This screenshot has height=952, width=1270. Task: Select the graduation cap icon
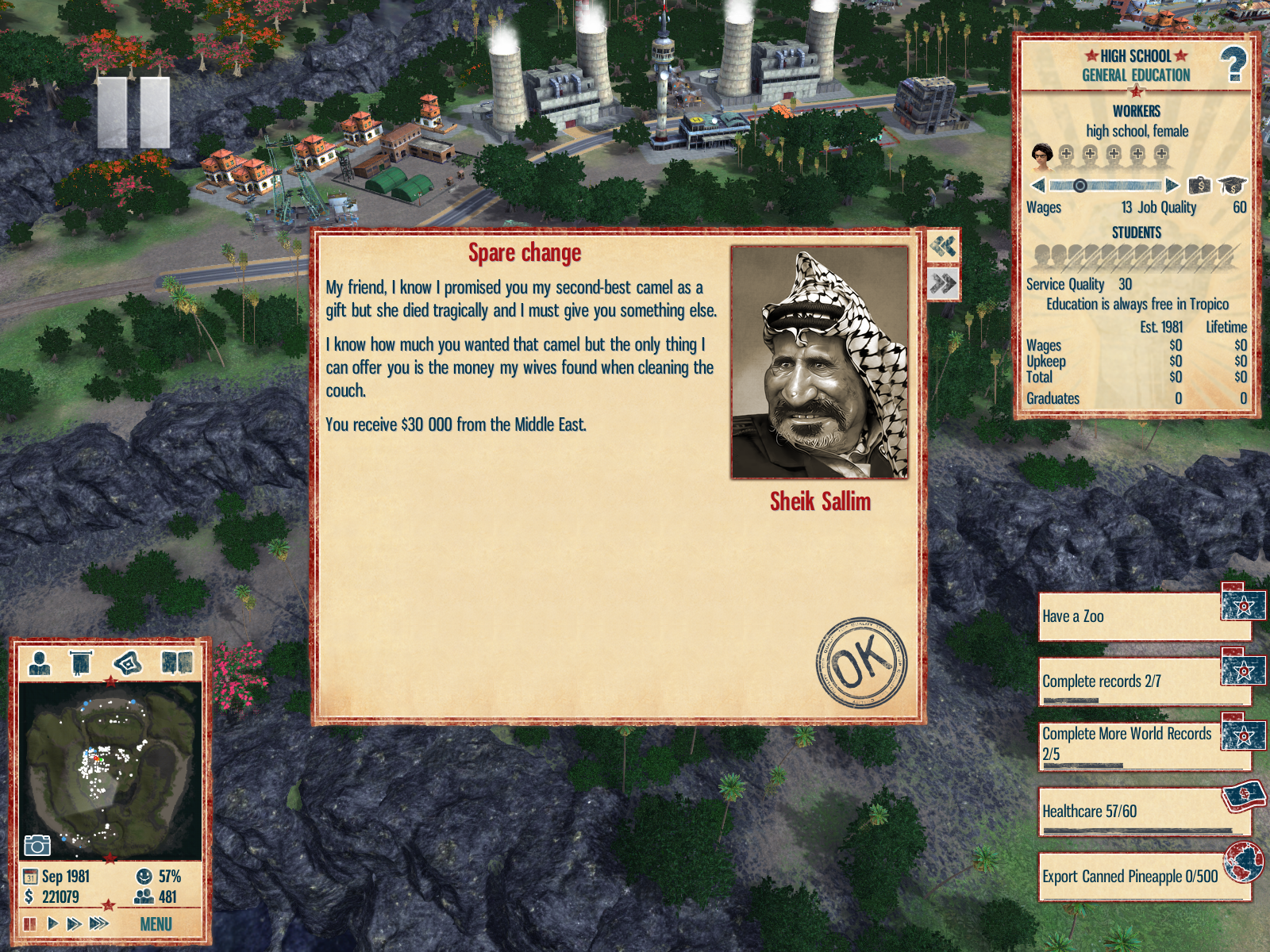(1232, 186)
